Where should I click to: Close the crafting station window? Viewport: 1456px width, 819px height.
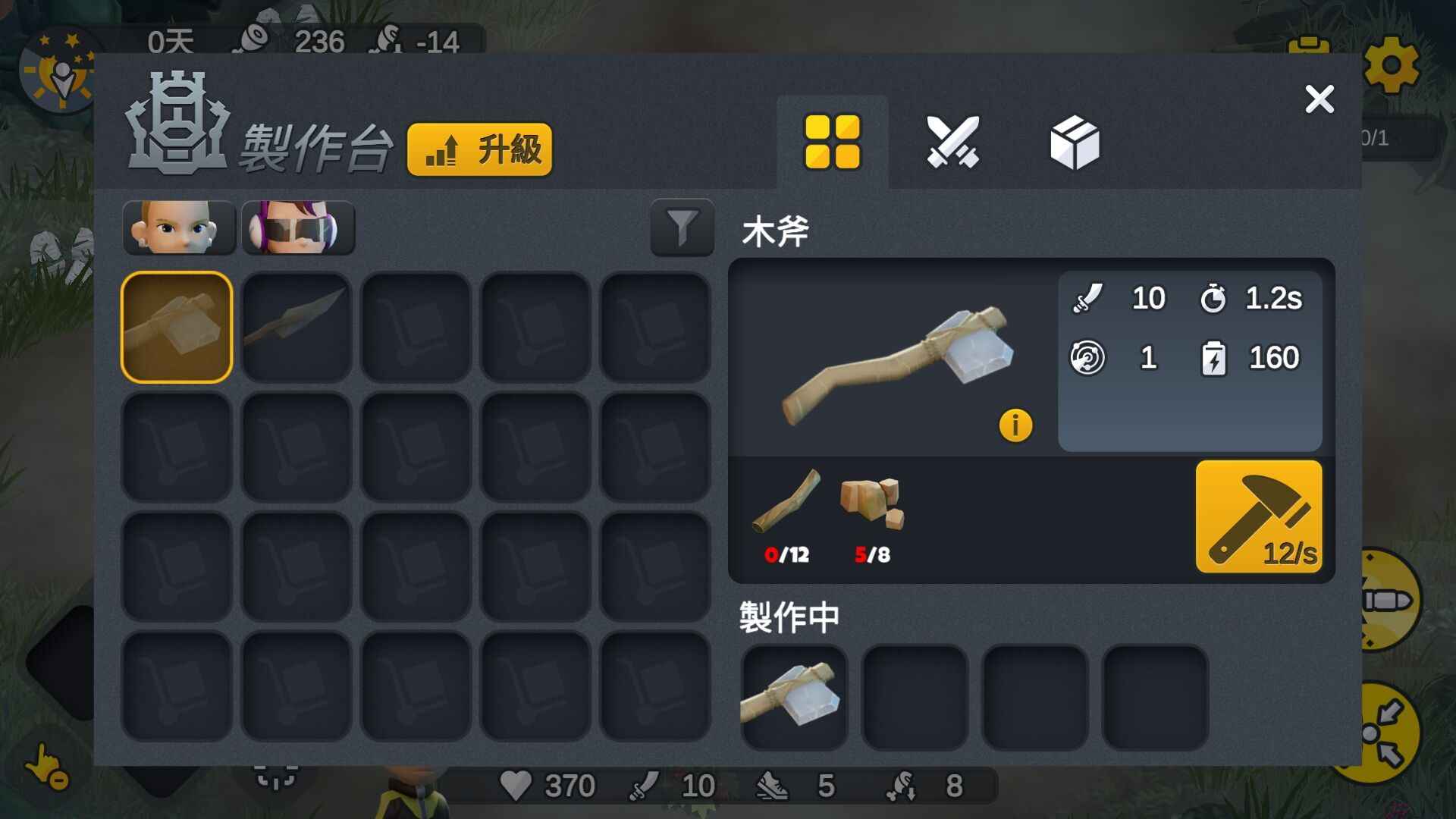click(x=1319, y=99)
